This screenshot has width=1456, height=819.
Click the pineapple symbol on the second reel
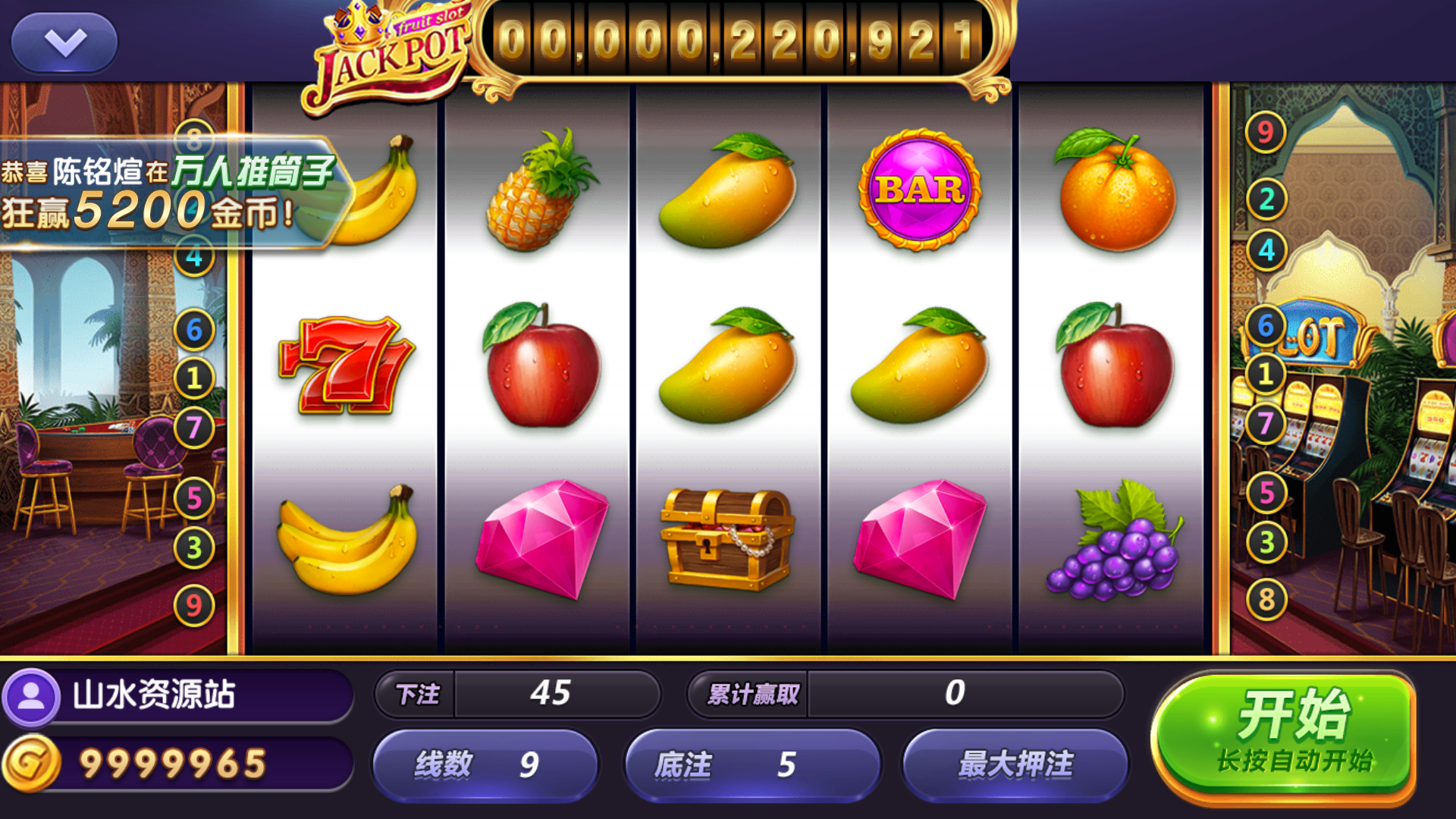click(x=538, y=193)
